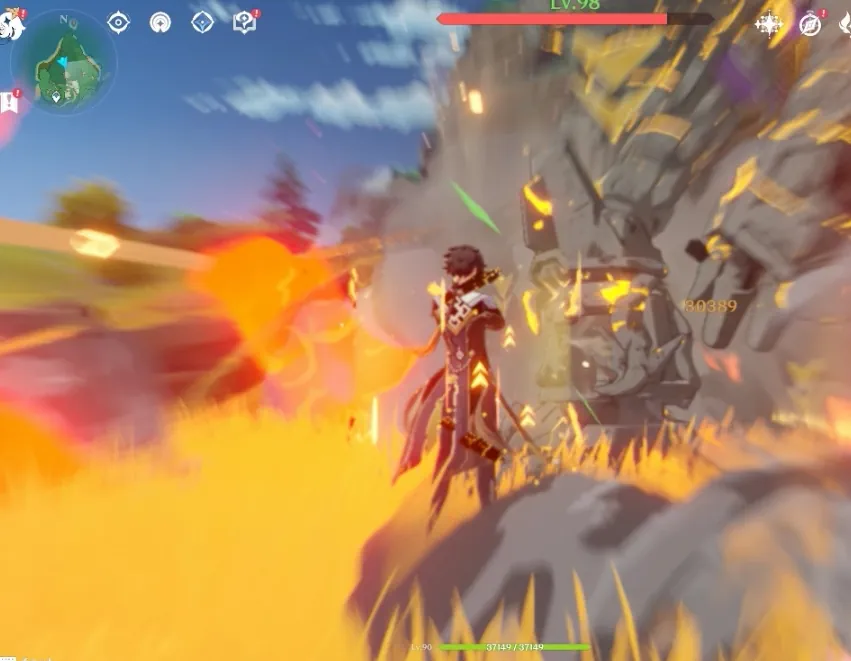Open the compass-shaped Events icon
This screenshot has width=851, height=661.
coord(810,24)
